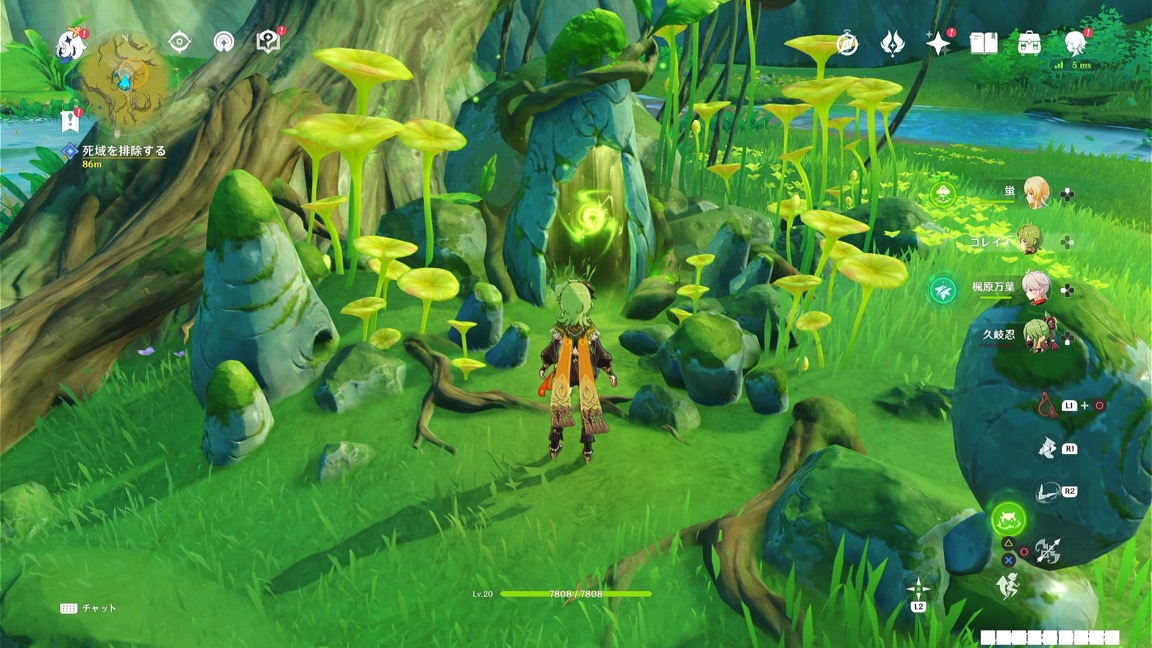Image resolution: width=1152 pixels, height=648 pixels.
Task: Switch to party member 楓原万葉
Action: pyautogui.click(x=1036, y=287)
